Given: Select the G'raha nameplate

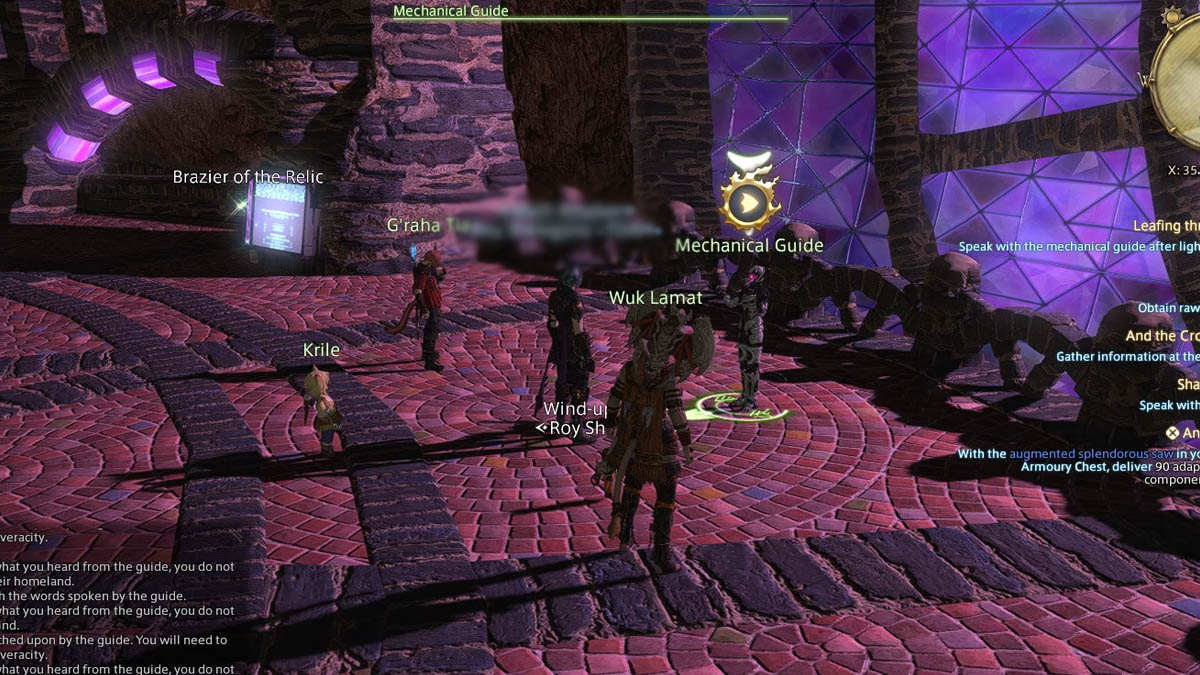Looking at the screenshot, I should tap(413, 225).
